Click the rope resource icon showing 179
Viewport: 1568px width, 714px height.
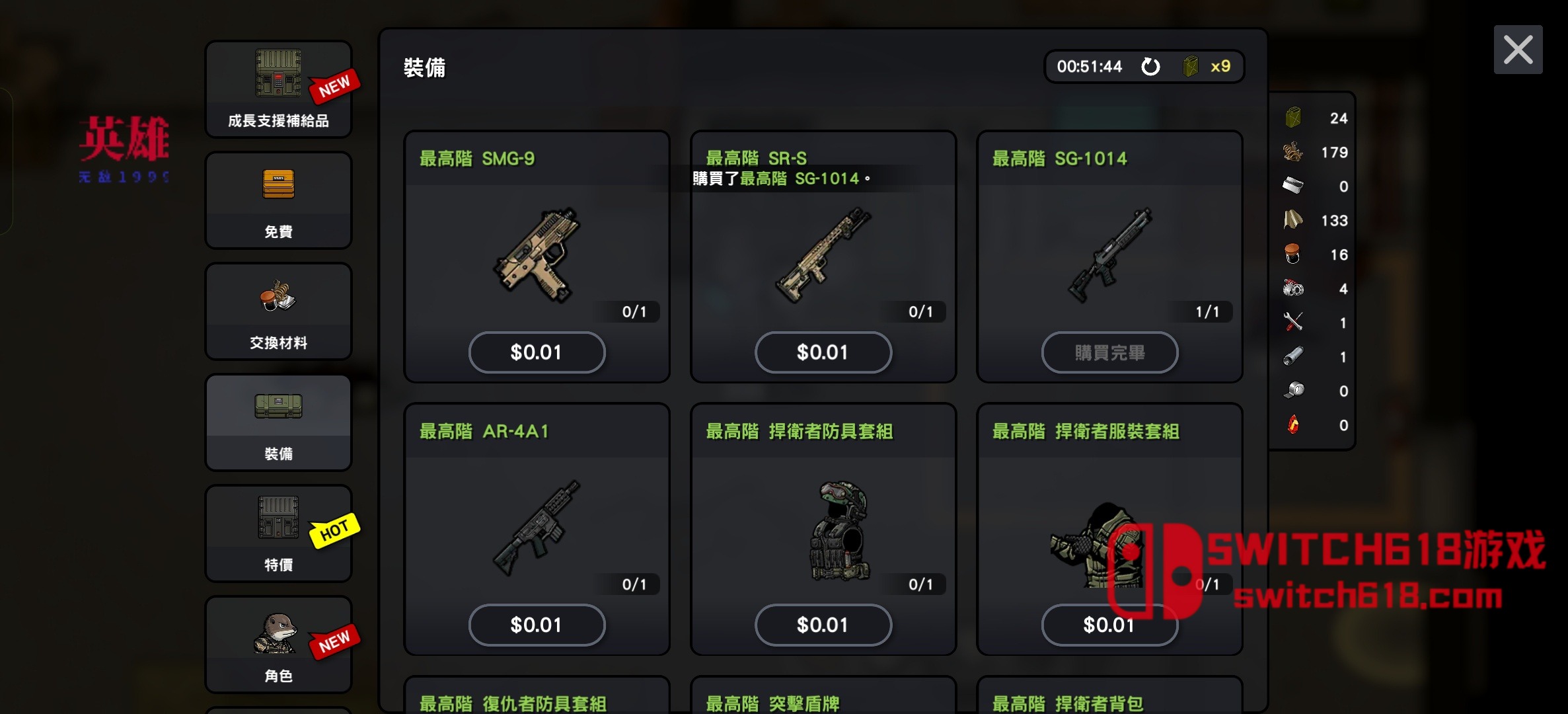pos(1292,152)
